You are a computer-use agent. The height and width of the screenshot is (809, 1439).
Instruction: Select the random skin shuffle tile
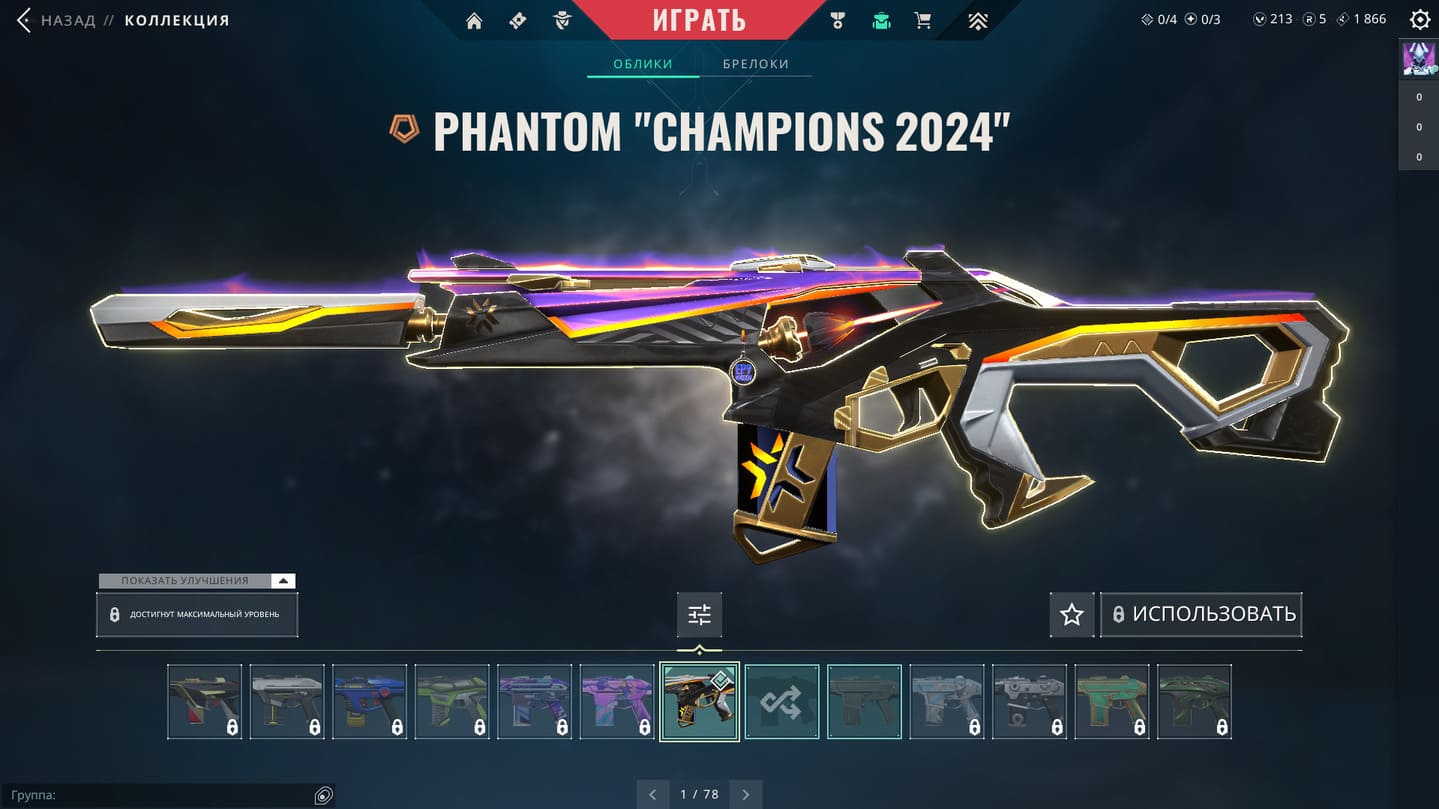[x=782, y=702]
